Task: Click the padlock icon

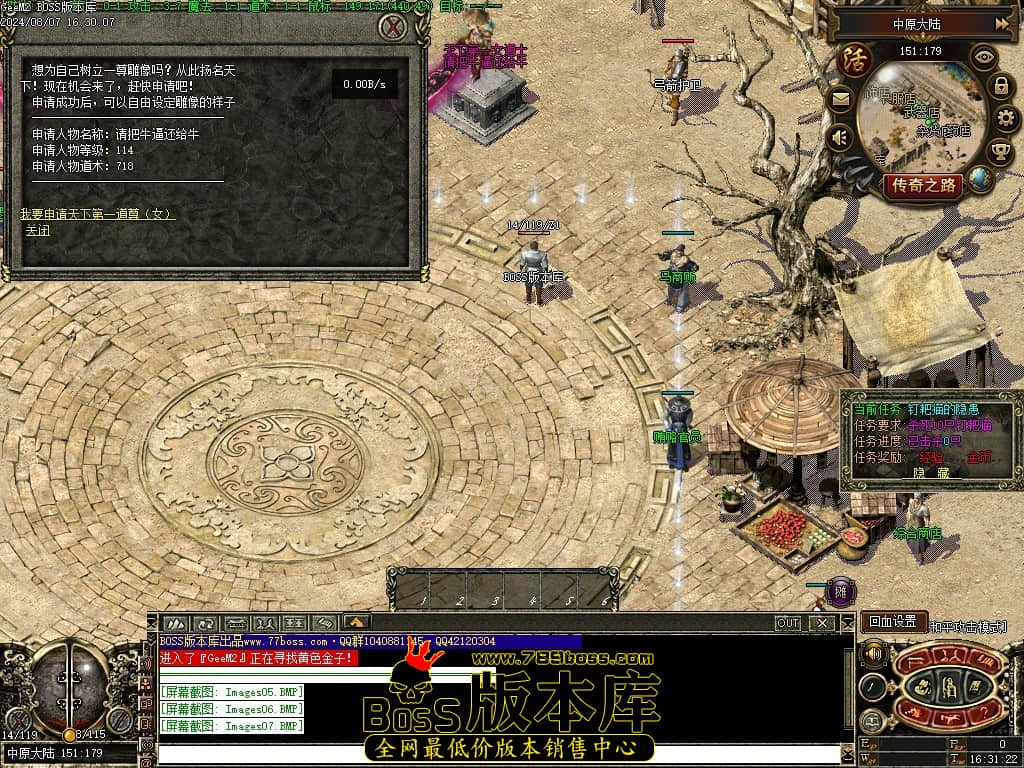Action: 1001,86
